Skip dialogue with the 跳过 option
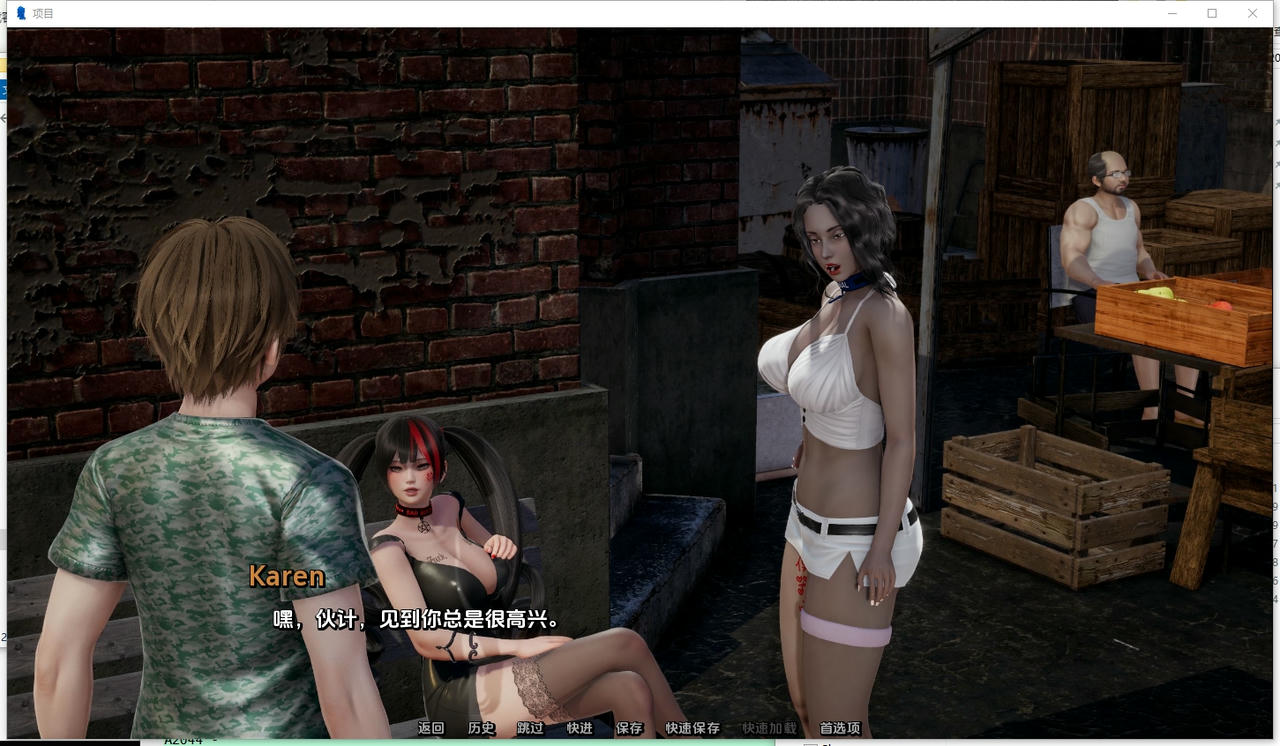This screenshot has height=746, width=1280. tap(528, 729)
